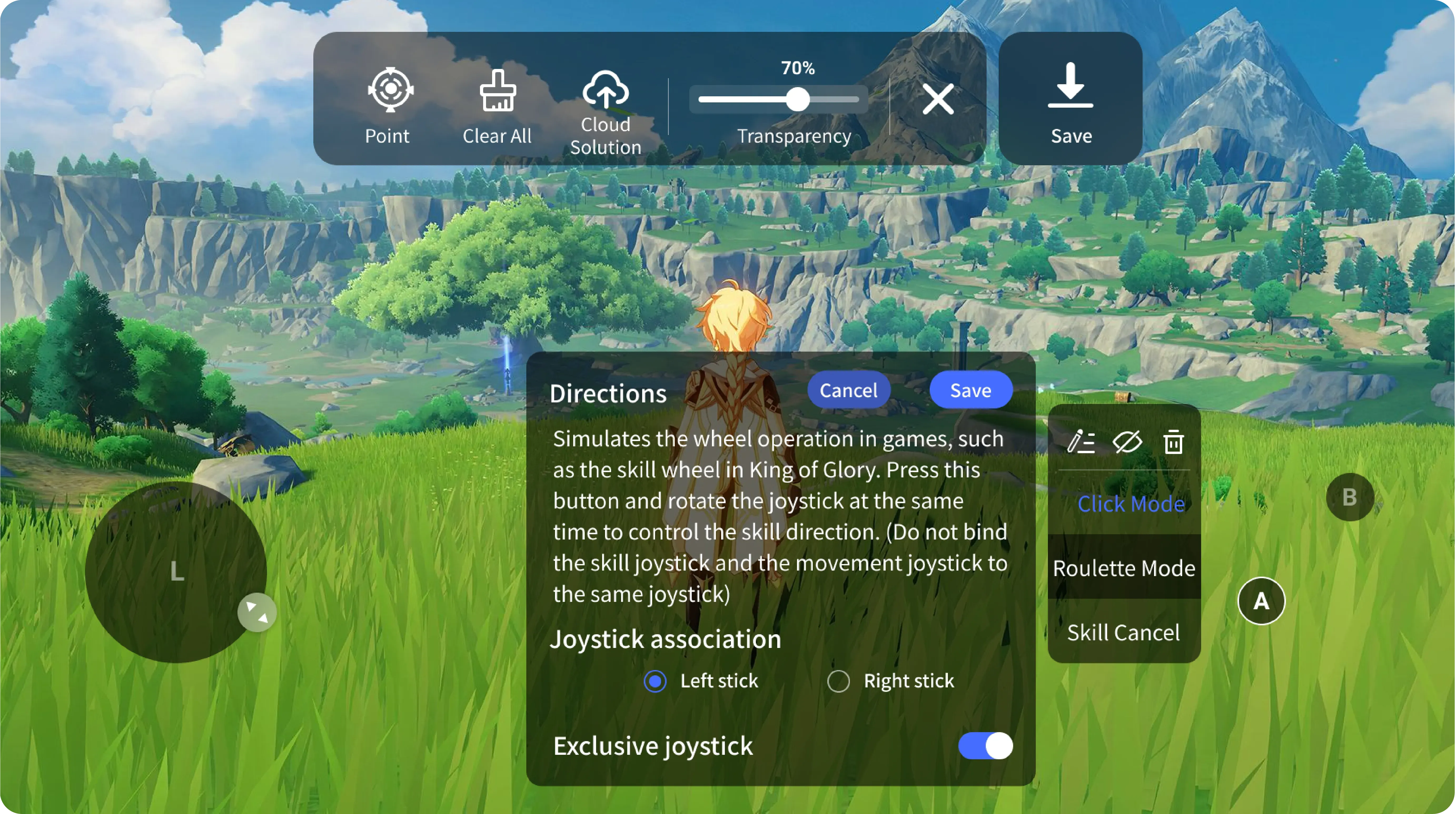Toggle the Exclusive joystick switch
Viewport: 1456px width, 814px height.
(985, 746)
